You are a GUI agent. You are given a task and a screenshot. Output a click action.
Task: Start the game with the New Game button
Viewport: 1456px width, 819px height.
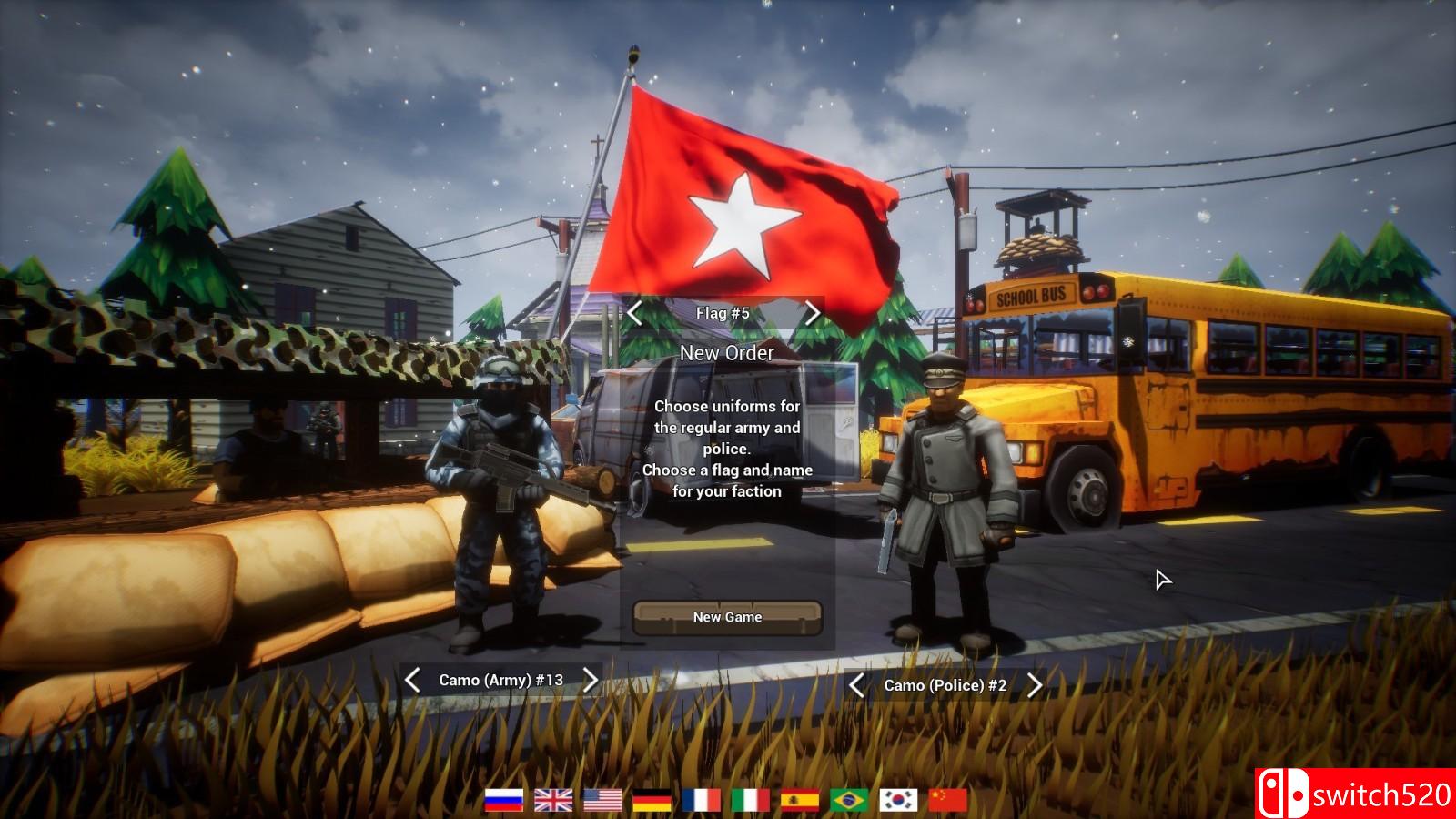pos(727,617)
